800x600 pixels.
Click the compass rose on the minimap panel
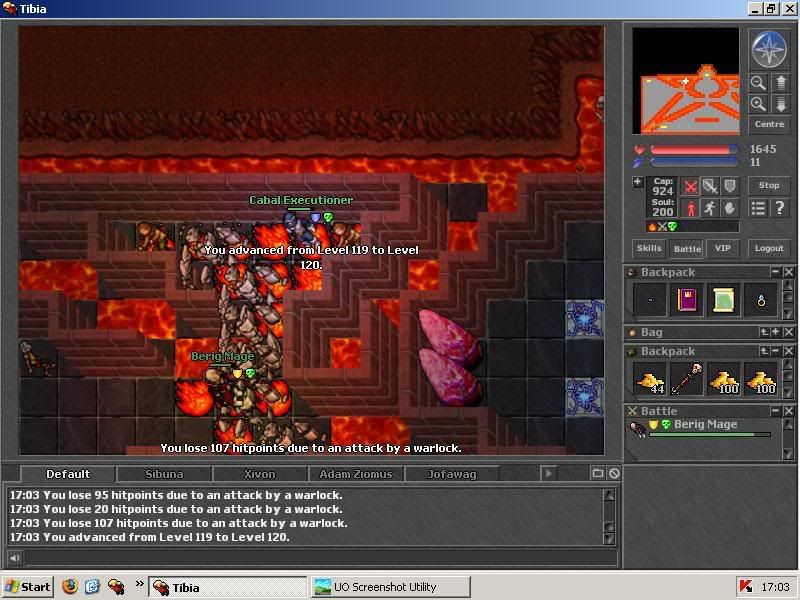tap(769, 49)
